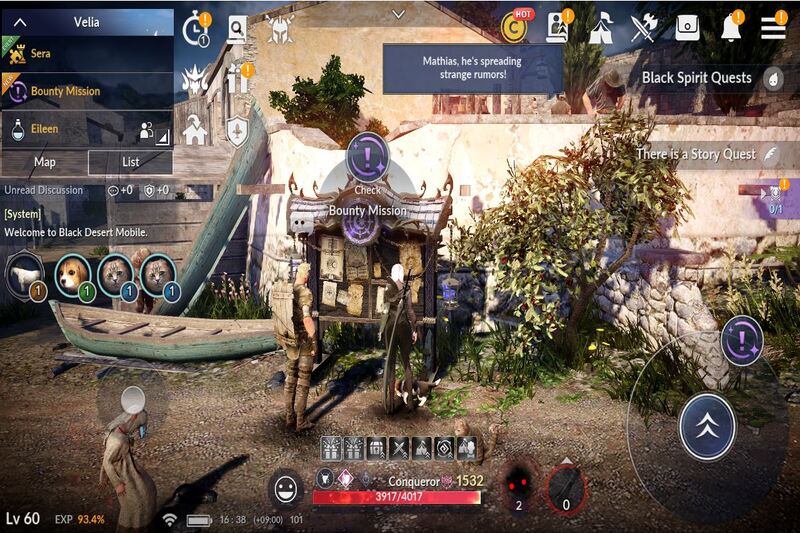Open the smiley emote button
This screenshot has width=800, height=533.
288,489
